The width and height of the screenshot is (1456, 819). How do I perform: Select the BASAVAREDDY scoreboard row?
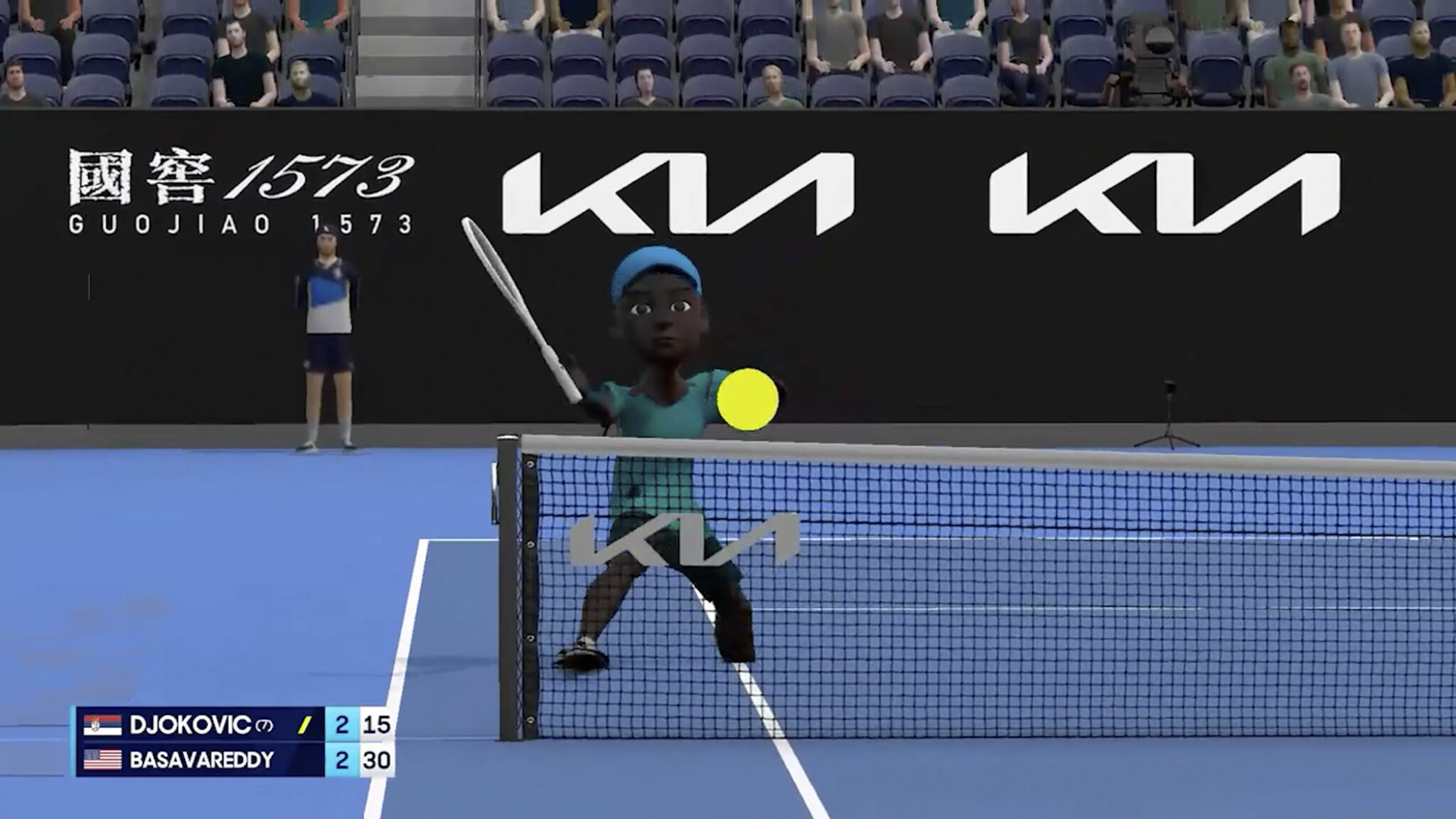click(213, 760)
